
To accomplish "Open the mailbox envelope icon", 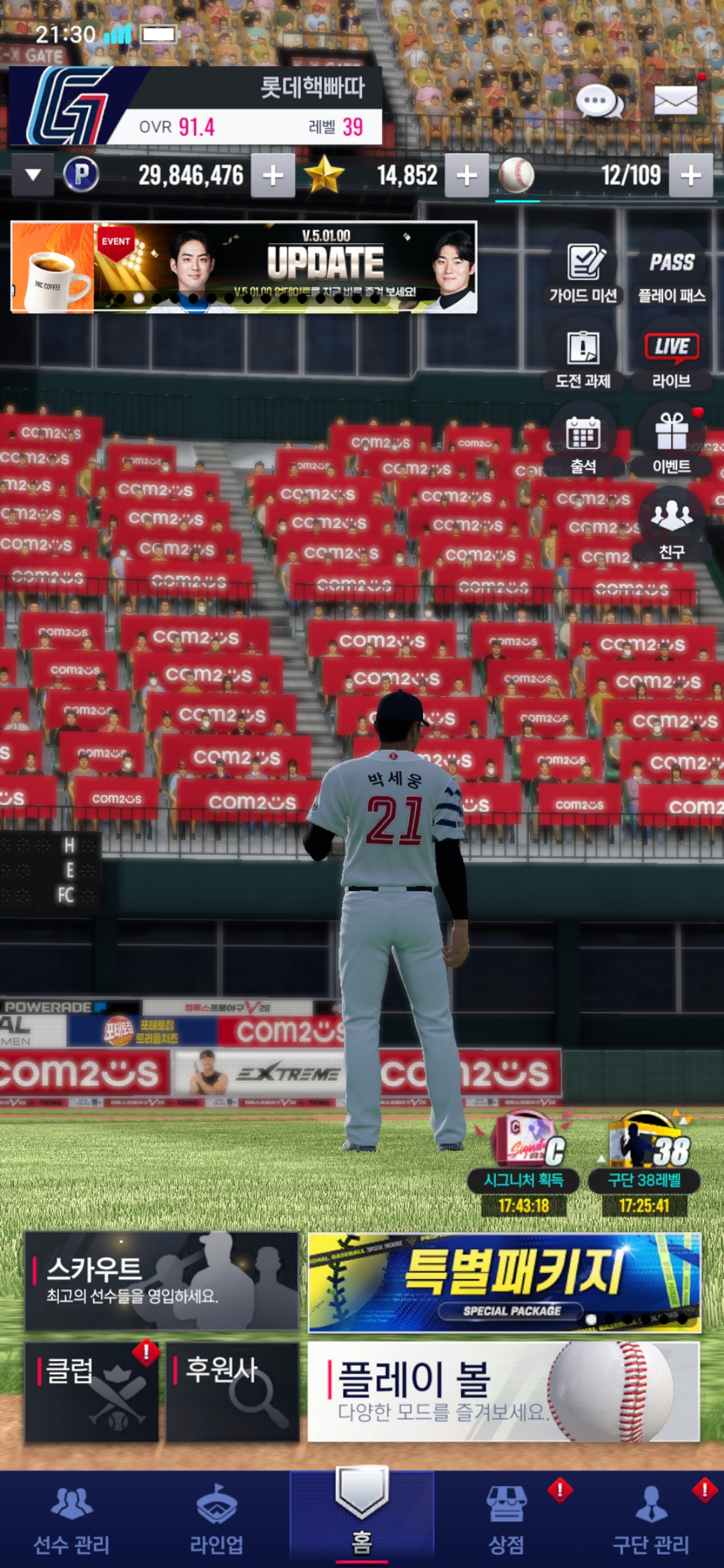I will point(675,102).
